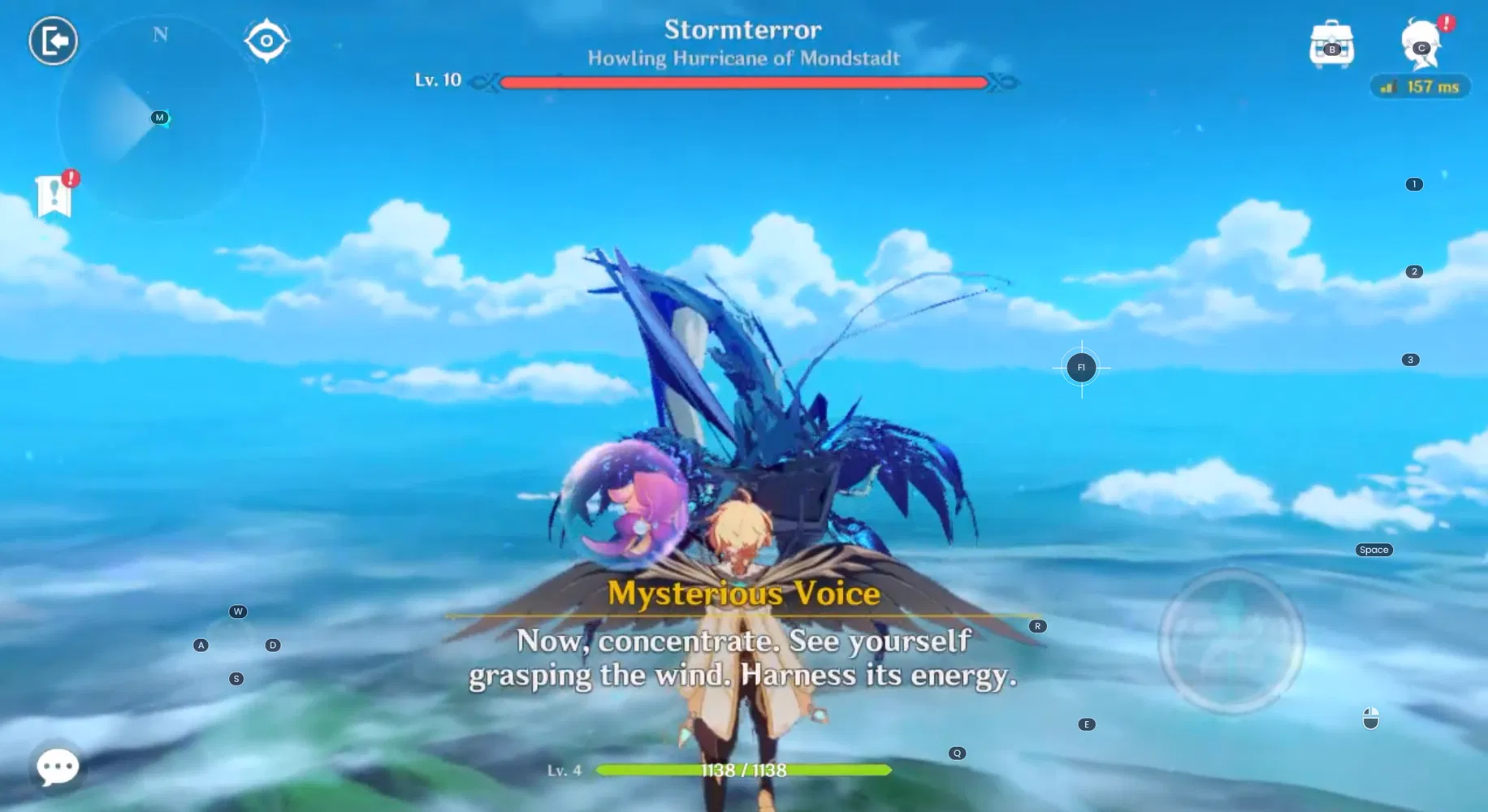Target the F1 interaction crosshair

[x=1081, y=367]
